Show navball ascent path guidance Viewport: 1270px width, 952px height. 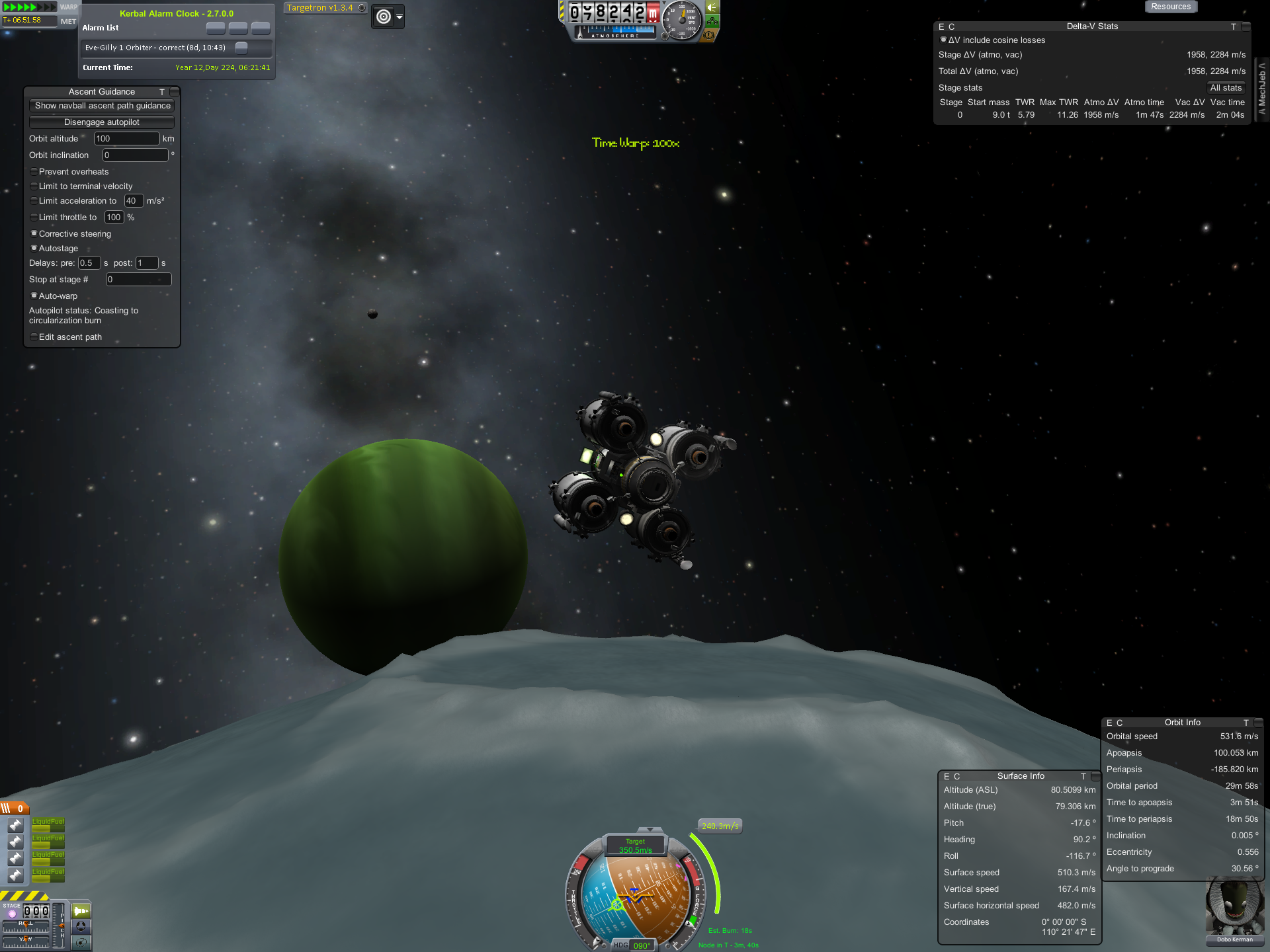[102, 106]
